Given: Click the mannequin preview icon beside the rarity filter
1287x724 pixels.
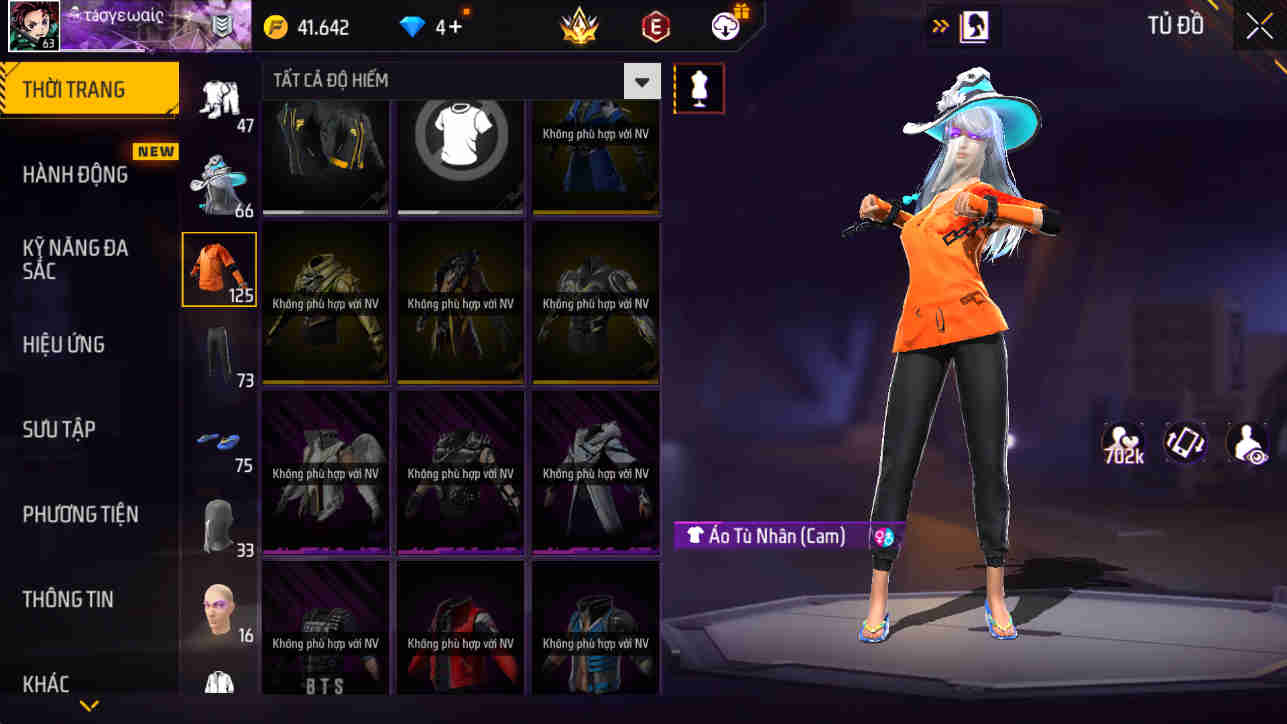Looking at the screenshot, I should coord(698,88).
